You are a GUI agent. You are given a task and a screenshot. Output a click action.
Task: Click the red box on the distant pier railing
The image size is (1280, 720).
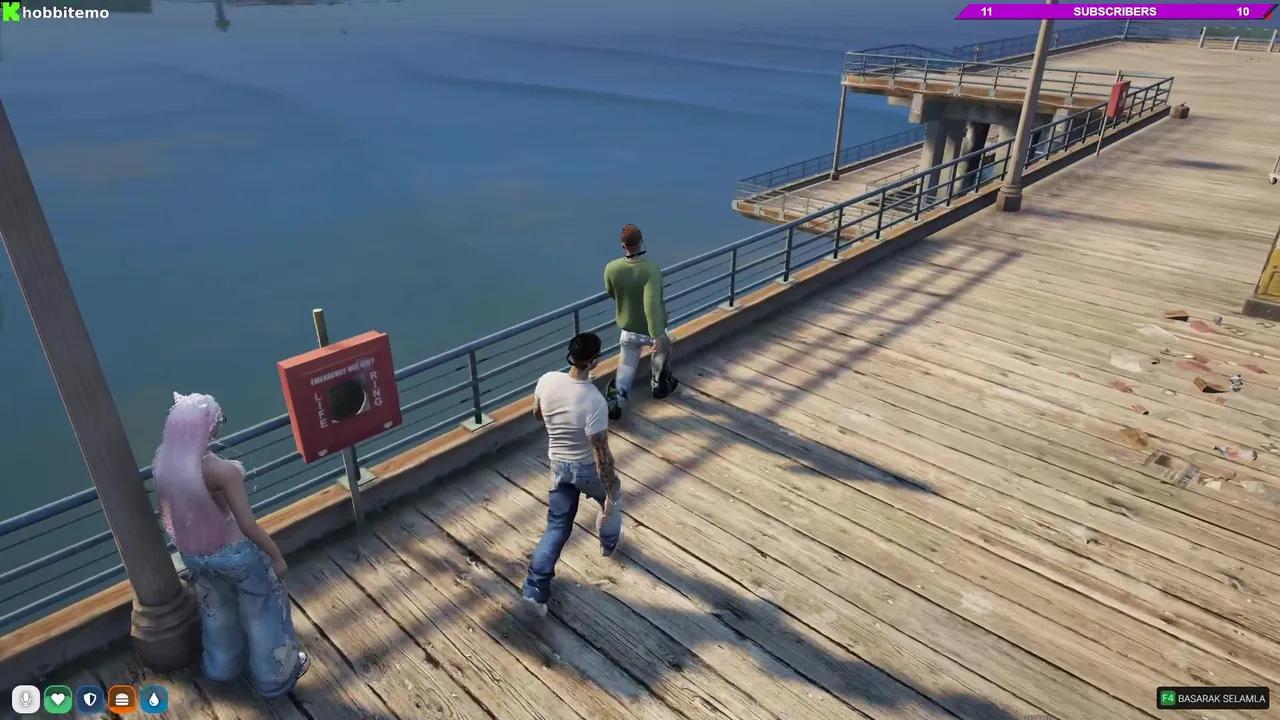click(x=1120, y=100)
